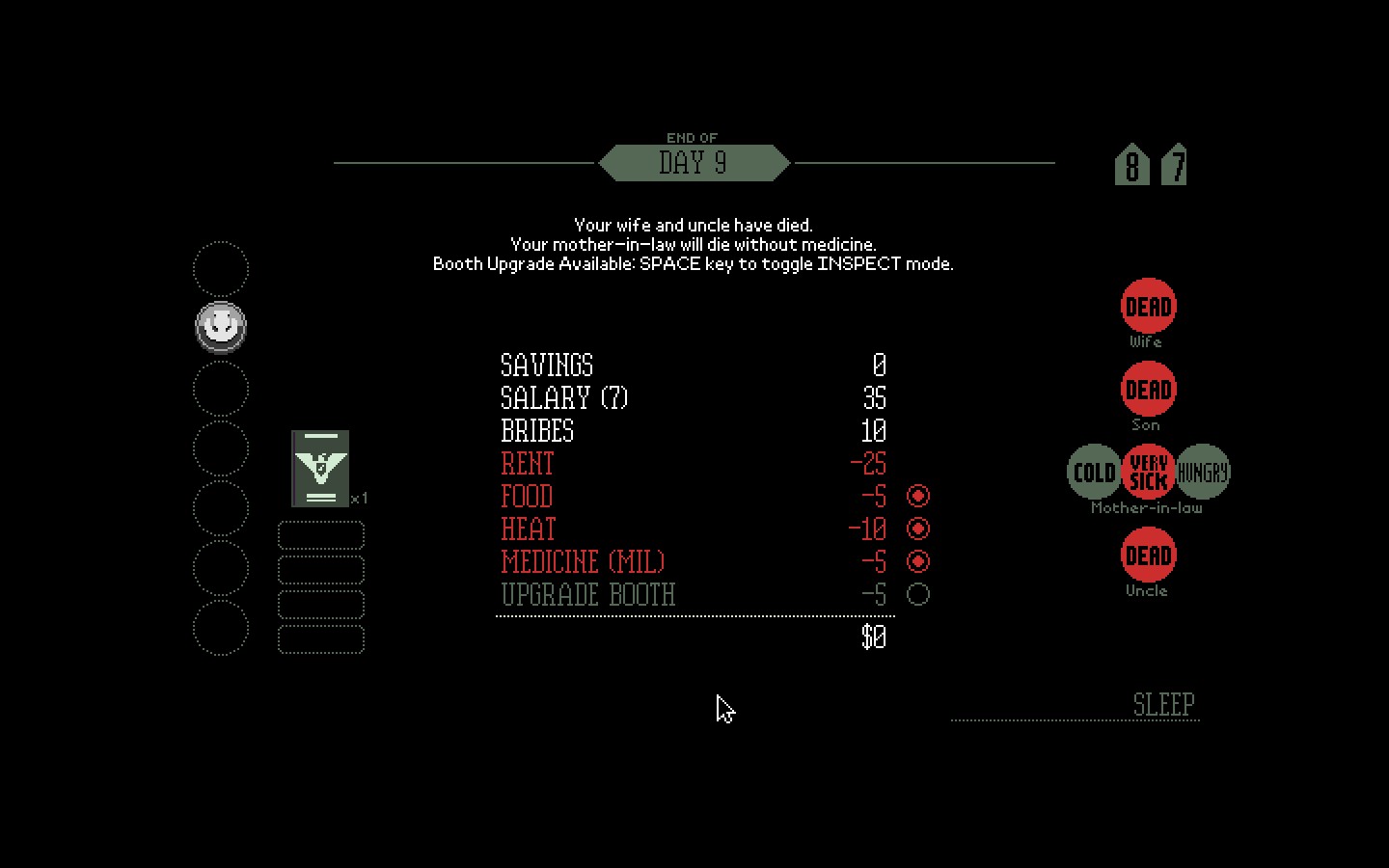The image size is (1389, 868).
Task: Toggle the Food expense option
Action: click(x=918, y=496)
